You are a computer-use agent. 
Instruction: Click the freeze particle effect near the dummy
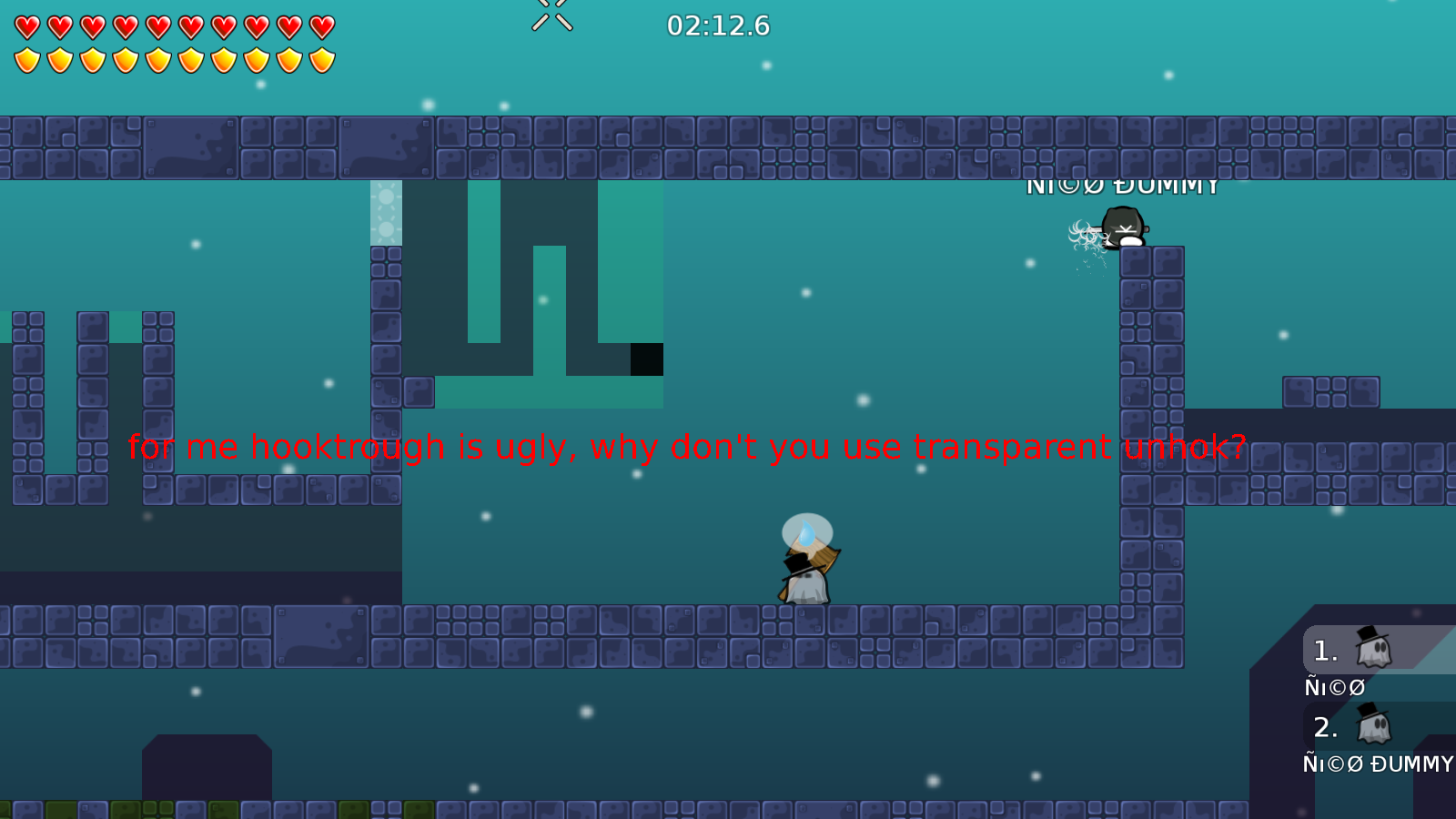coord(1085,235)
